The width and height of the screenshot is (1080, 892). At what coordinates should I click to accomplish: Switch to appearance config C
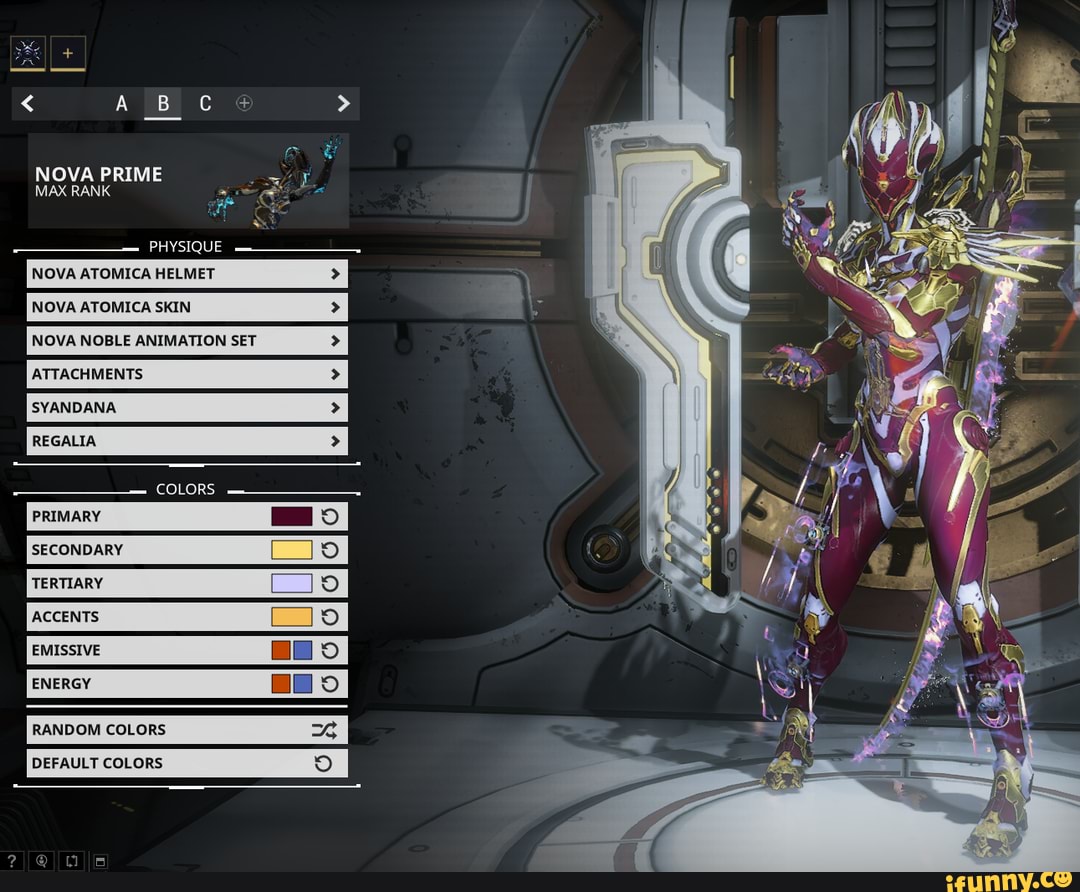(205, 103)
